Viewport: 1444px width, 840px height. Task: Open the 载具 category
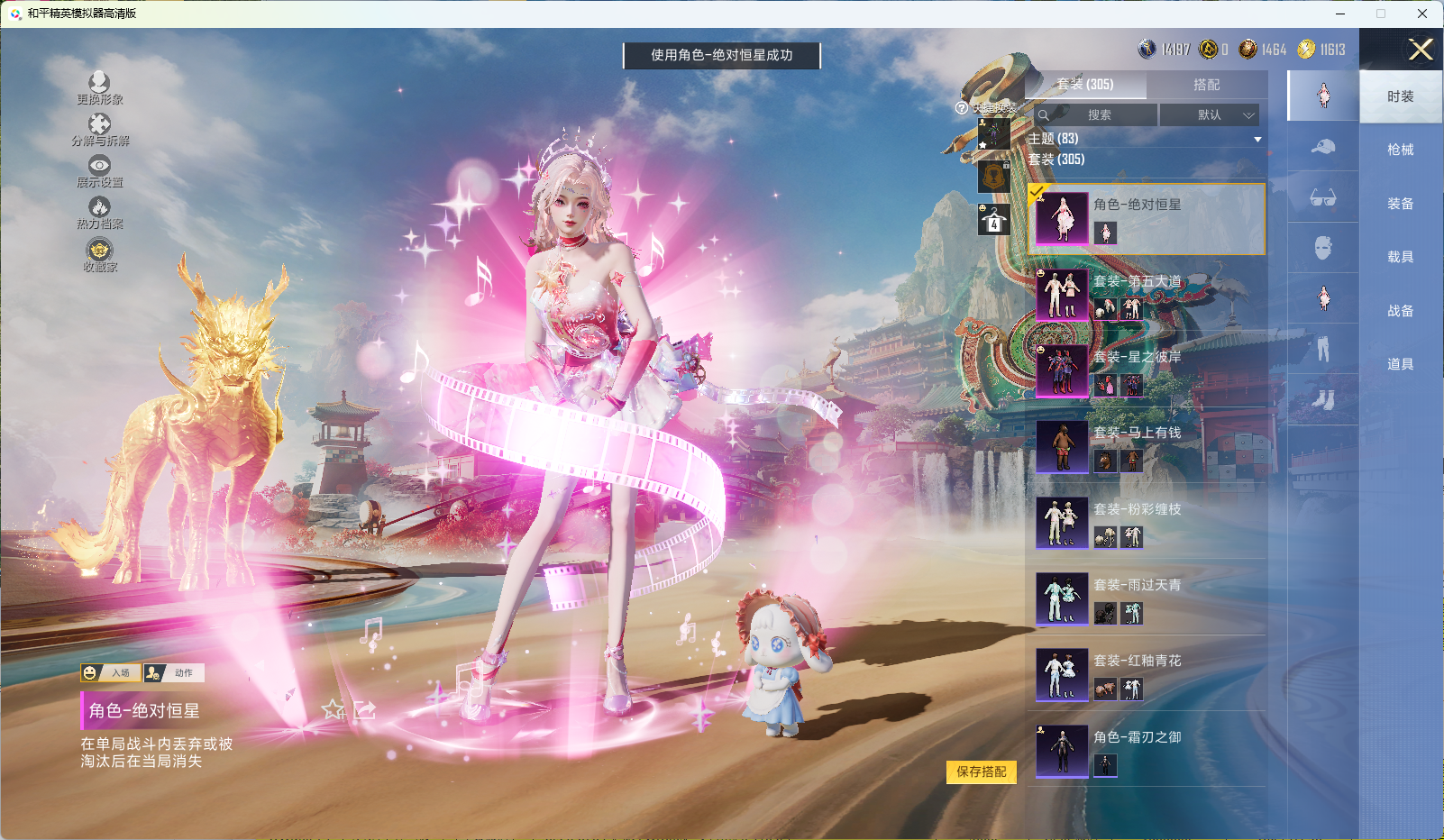pos(1400,257)
